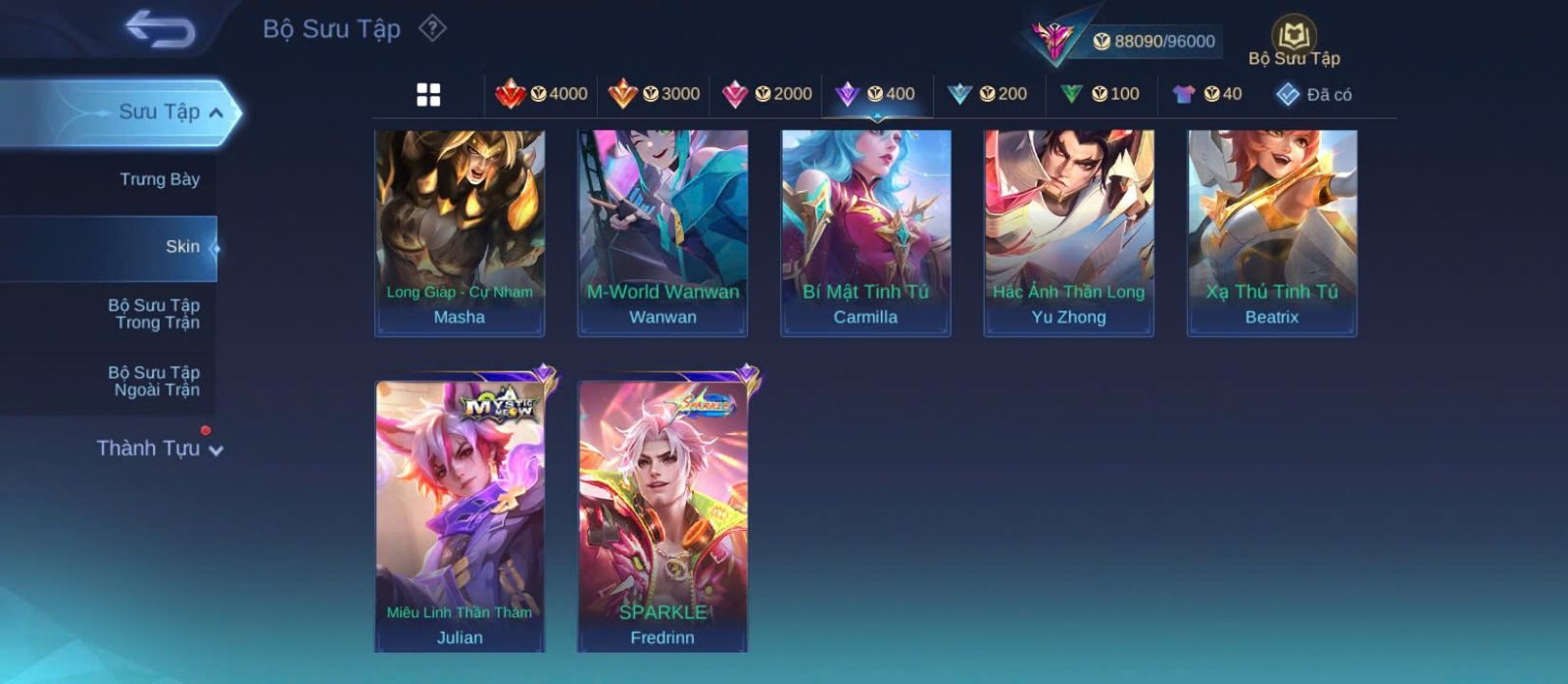
Task: Show all skins with the grid filter
Action: 428,95
